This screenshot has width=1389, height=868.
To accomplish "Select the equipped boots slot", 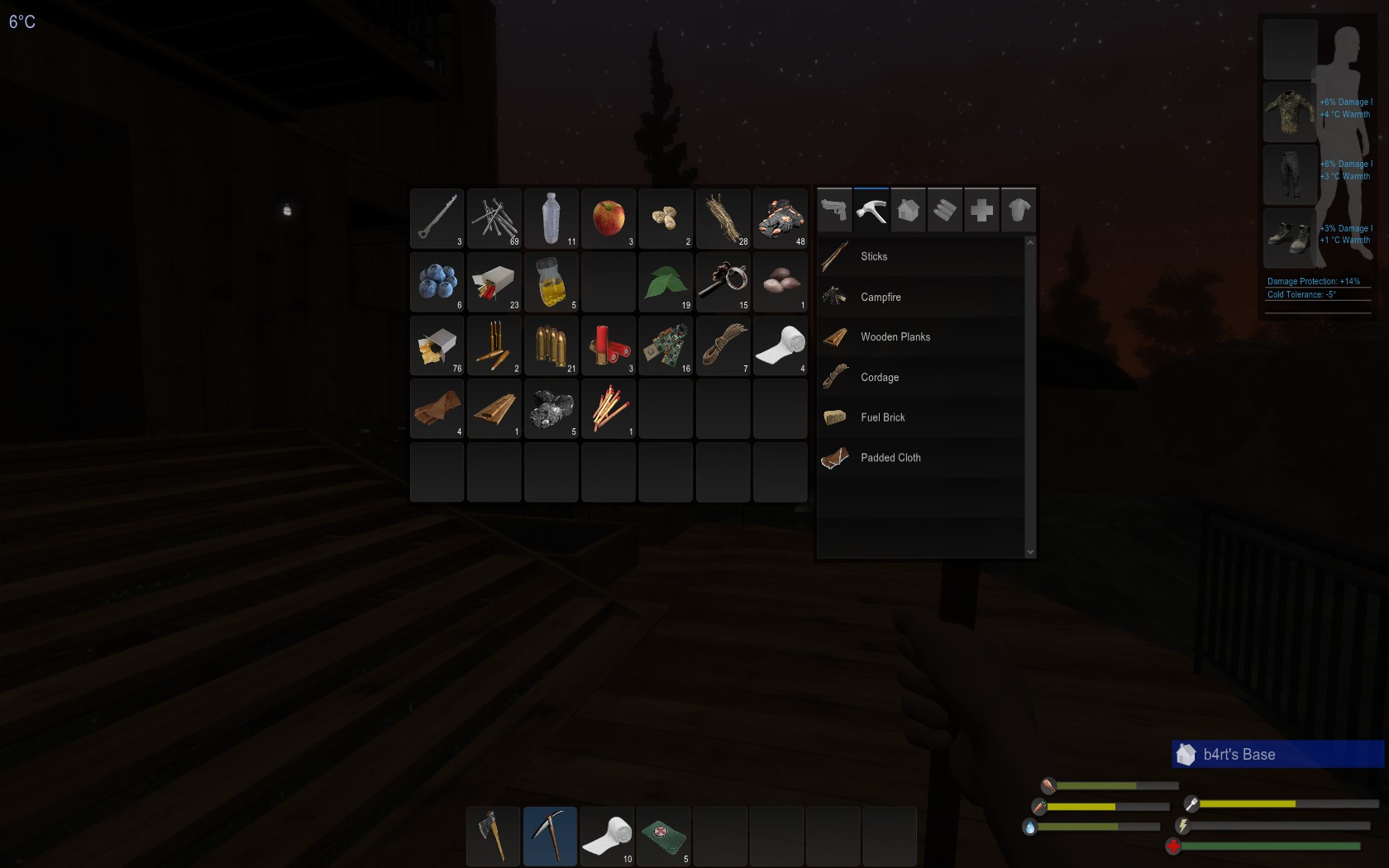I will [x=1290, y=238].
